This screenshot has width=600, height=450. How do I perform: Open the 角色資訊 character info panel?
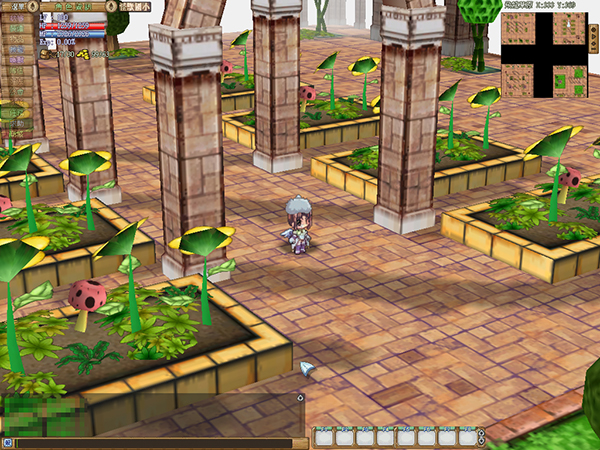[70, 6]
